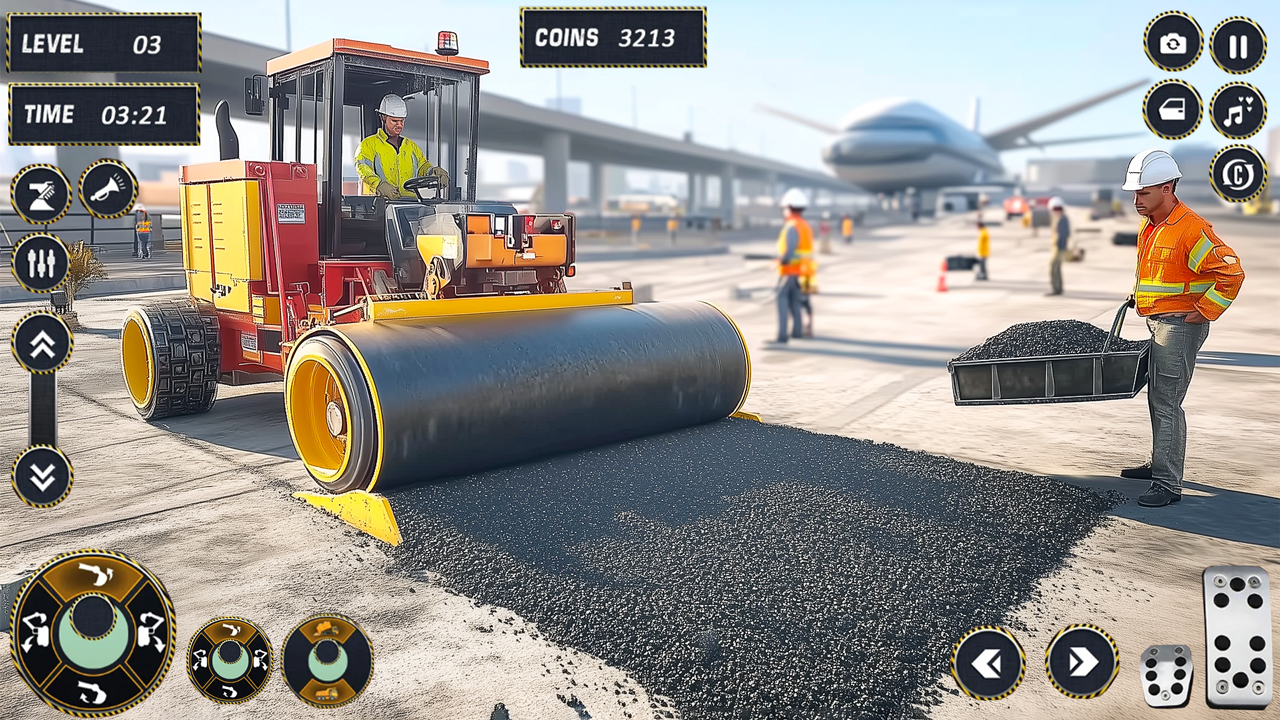Open the sliders control settings
The height and width of the screenshot is (720, 1280).
coord(41,263)
